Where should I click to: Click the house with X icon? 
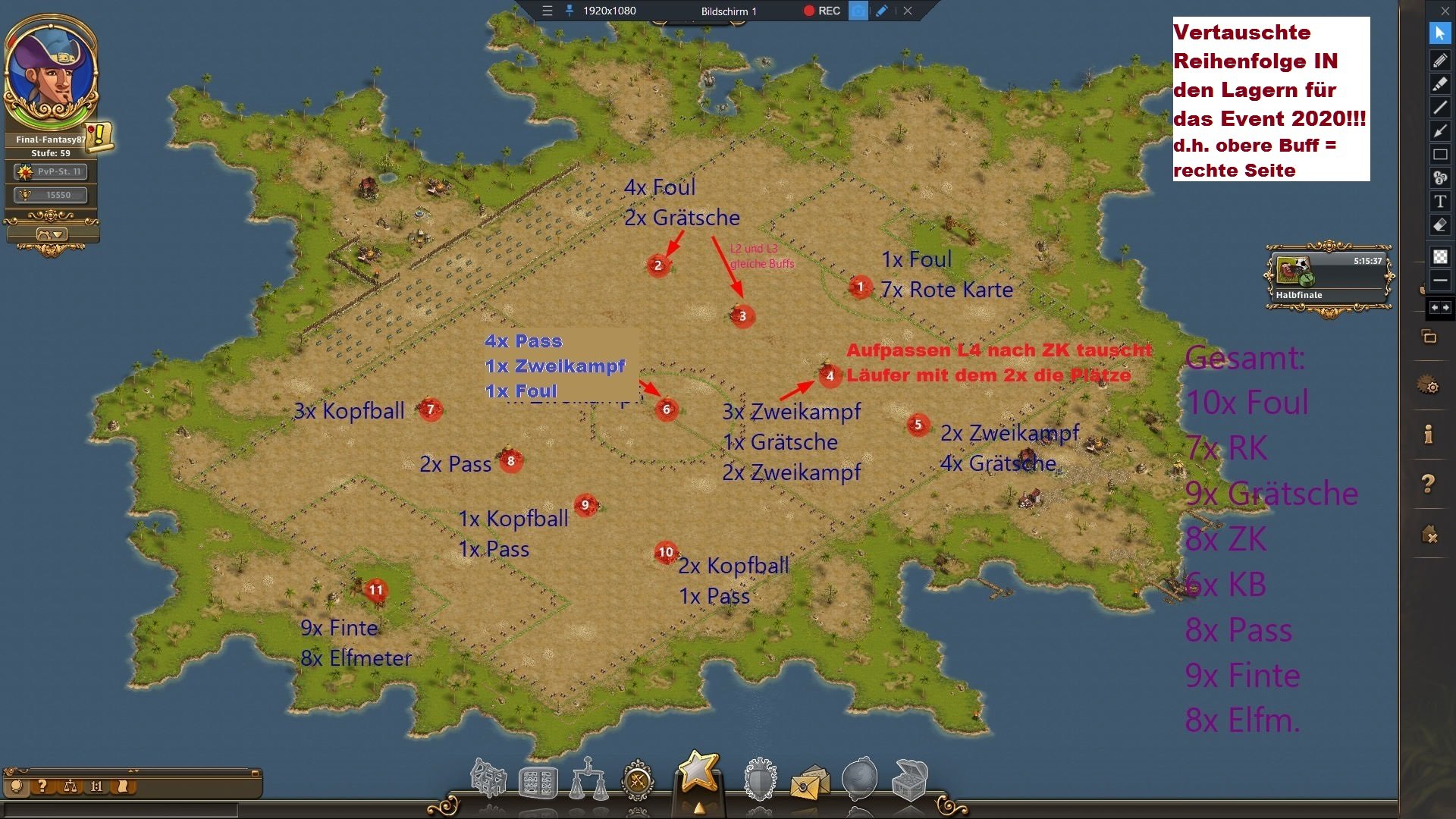pyautogui.click(x=1429, y=535)
